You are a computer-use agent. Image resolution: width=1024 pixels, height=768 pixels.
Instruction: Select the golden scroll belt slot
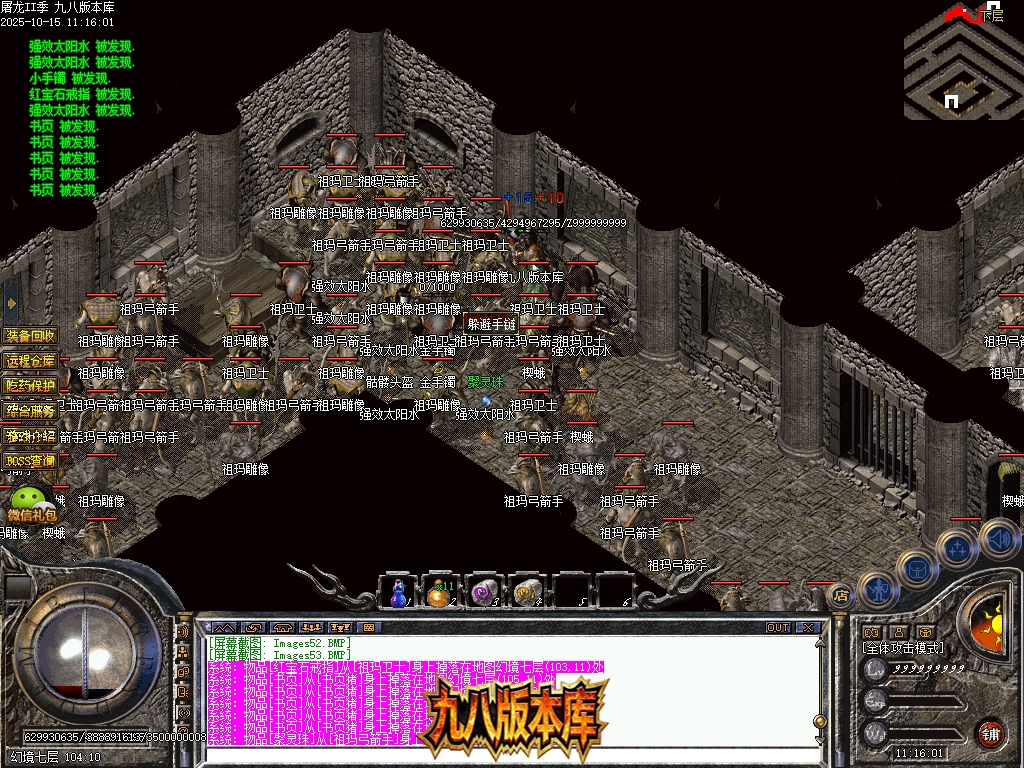[x=526, y=592]
